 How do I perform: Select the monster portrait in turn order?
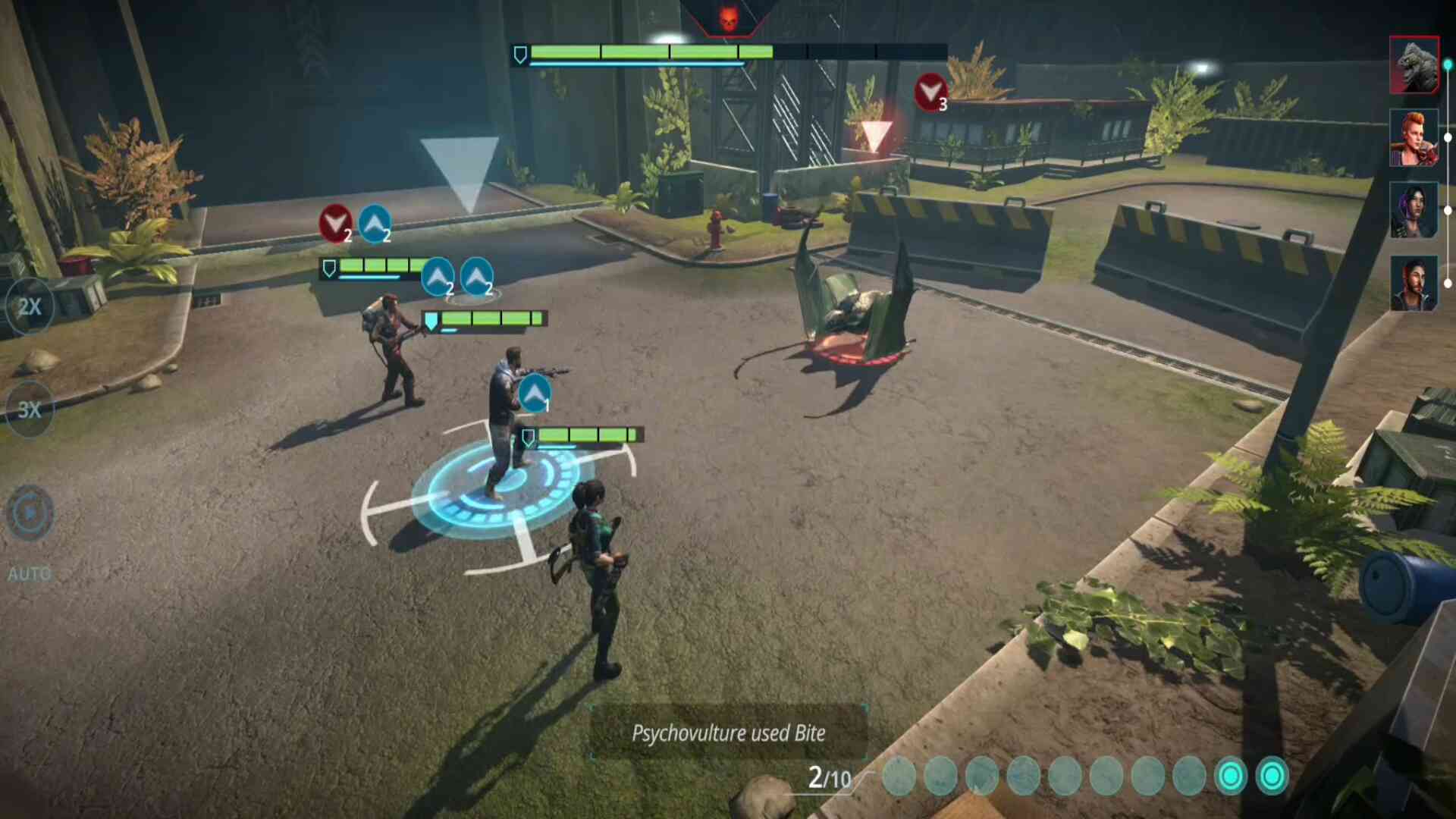point(1414,65)
